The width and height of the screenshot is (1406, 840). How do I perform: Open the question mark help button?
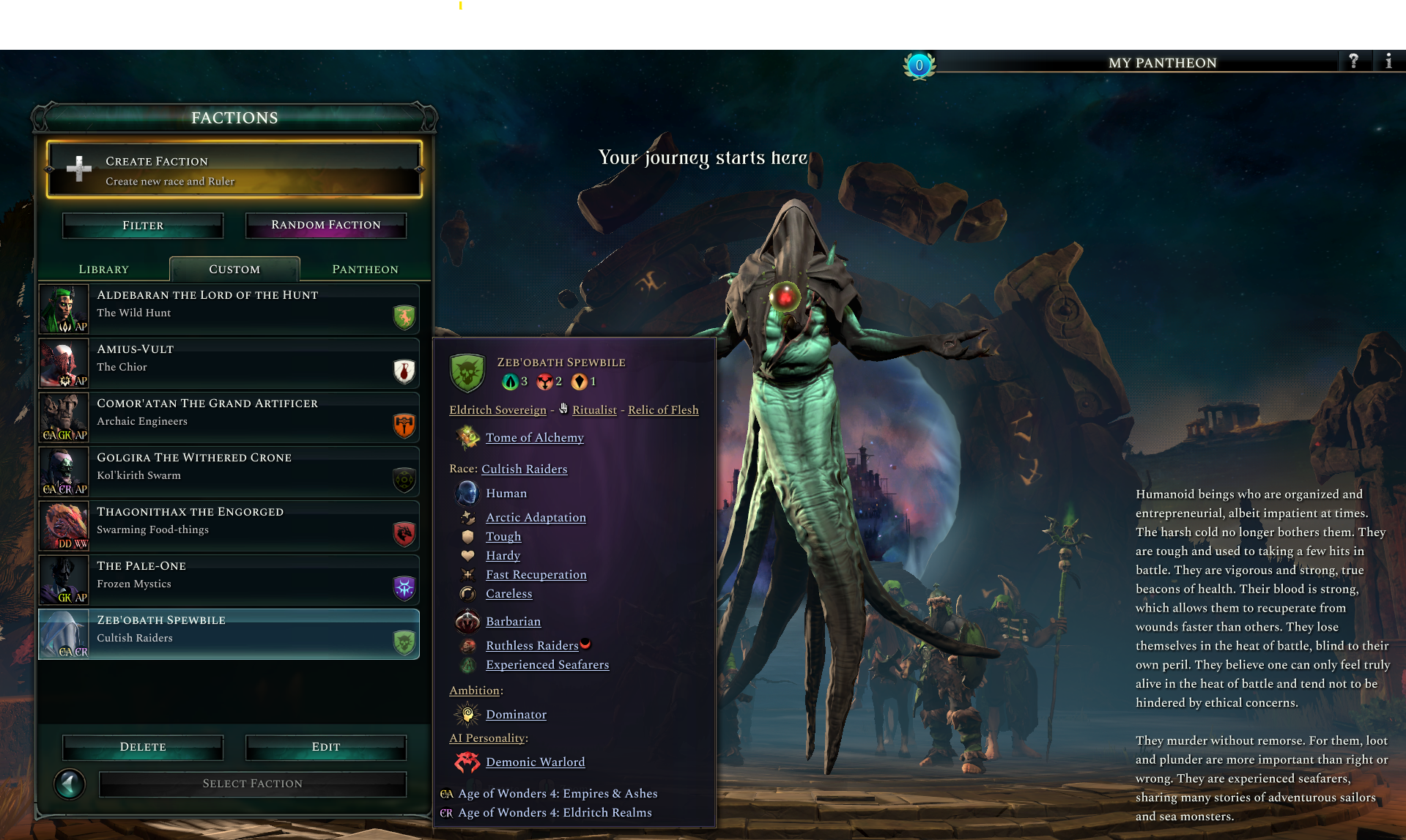coord(1353,62)
